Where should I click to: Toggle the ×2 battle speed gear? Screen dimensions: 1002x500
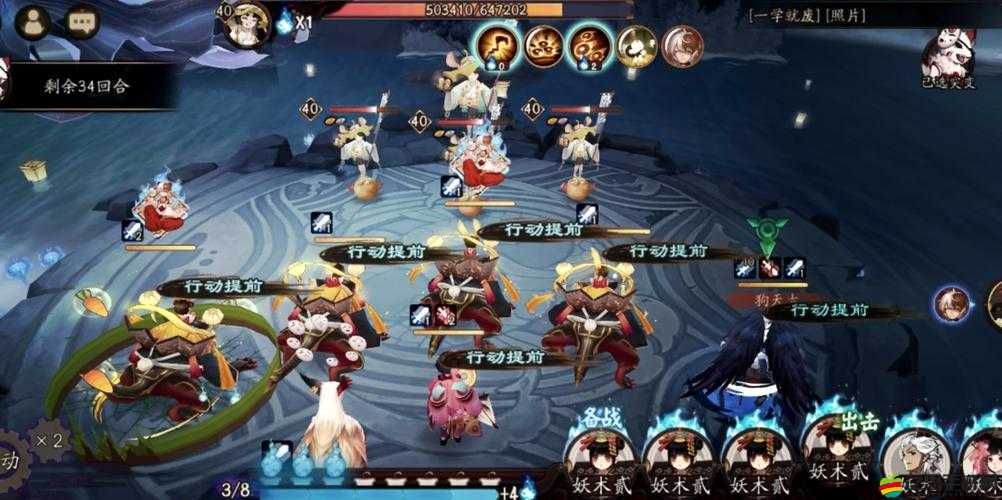click(x=50, y=441)
